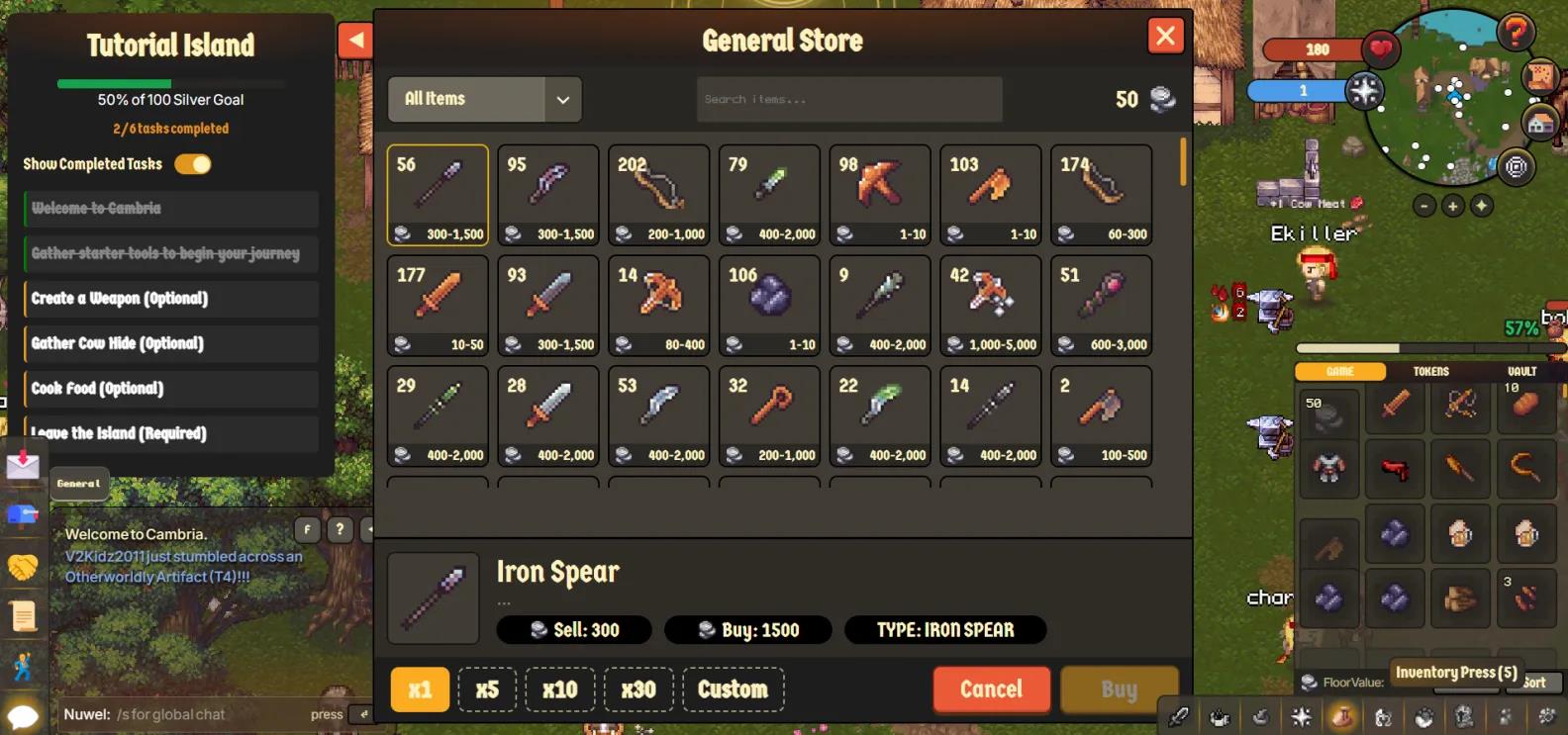Screen dimensions: 1568x735
Task: Switch to the Tokens inventory tab
Action: pos(1430,371)
